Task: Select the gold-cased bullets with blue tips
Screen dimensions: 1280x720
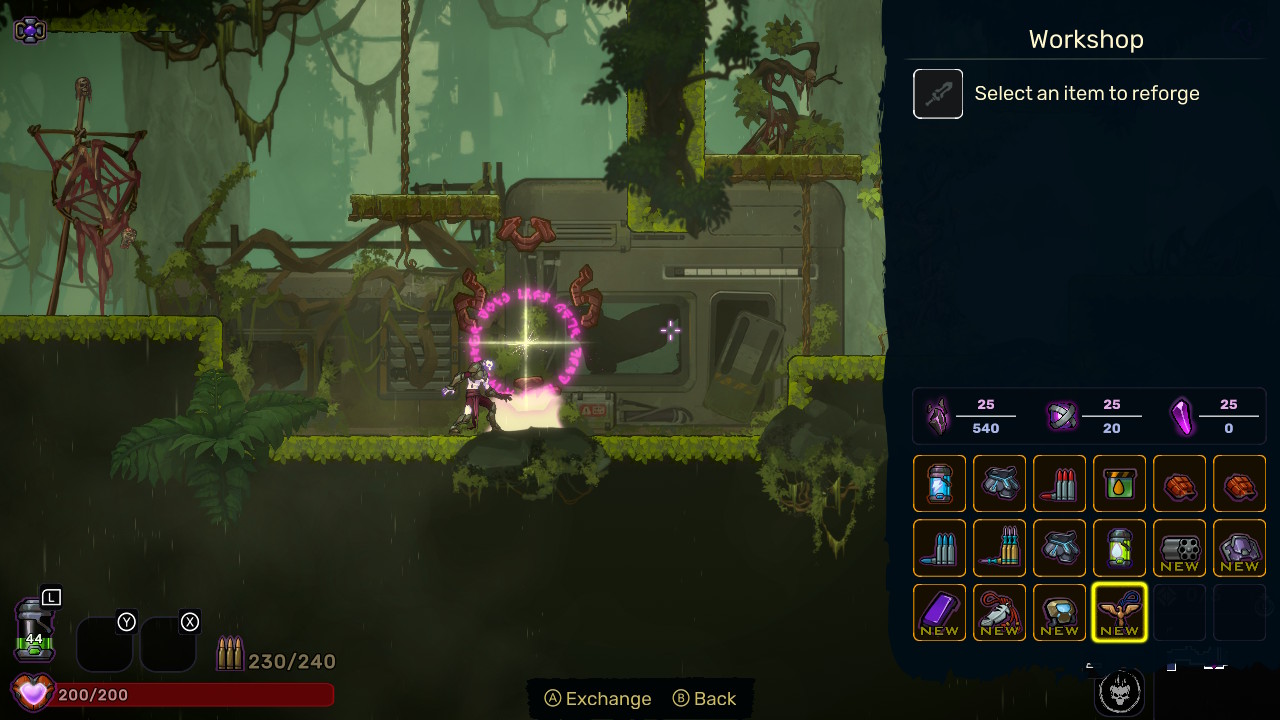Action: pyautogui.click(x=999, y=548)
